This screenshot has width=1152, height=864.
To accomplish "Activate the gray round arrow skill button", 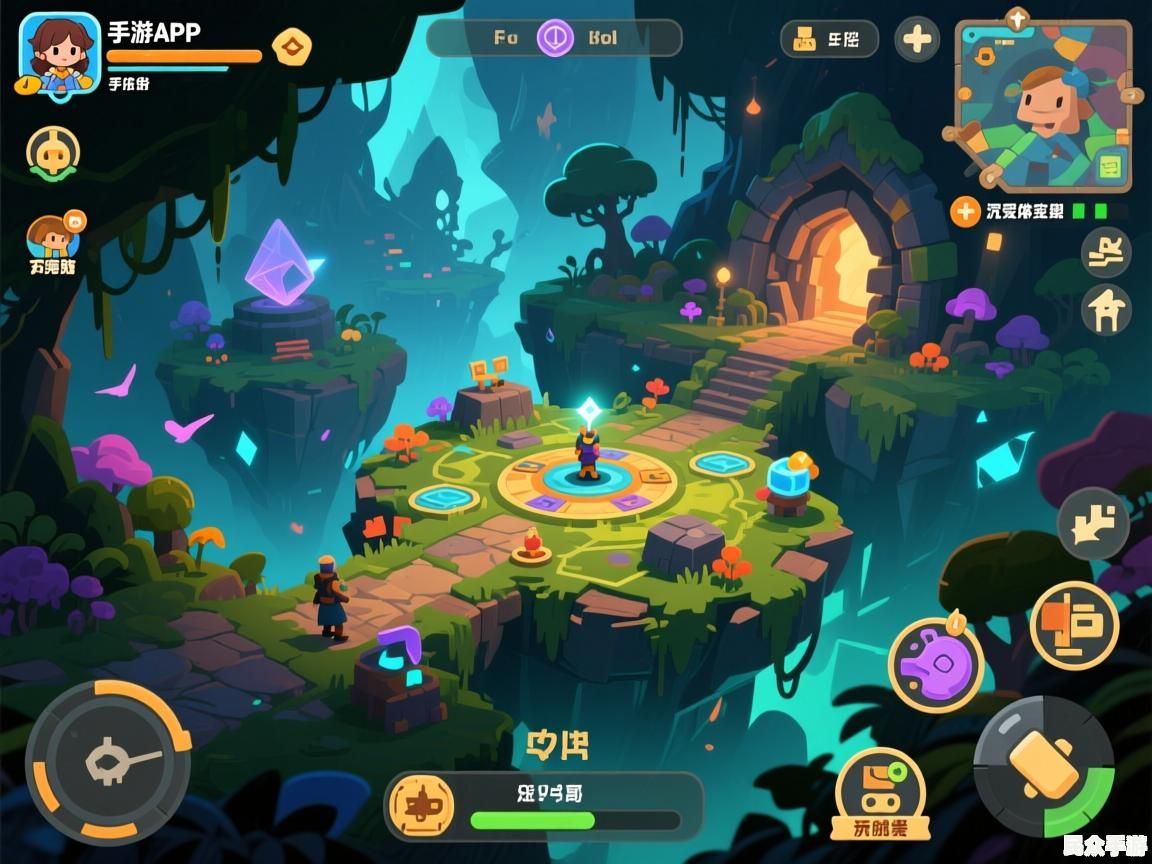I will (1093, 523).
